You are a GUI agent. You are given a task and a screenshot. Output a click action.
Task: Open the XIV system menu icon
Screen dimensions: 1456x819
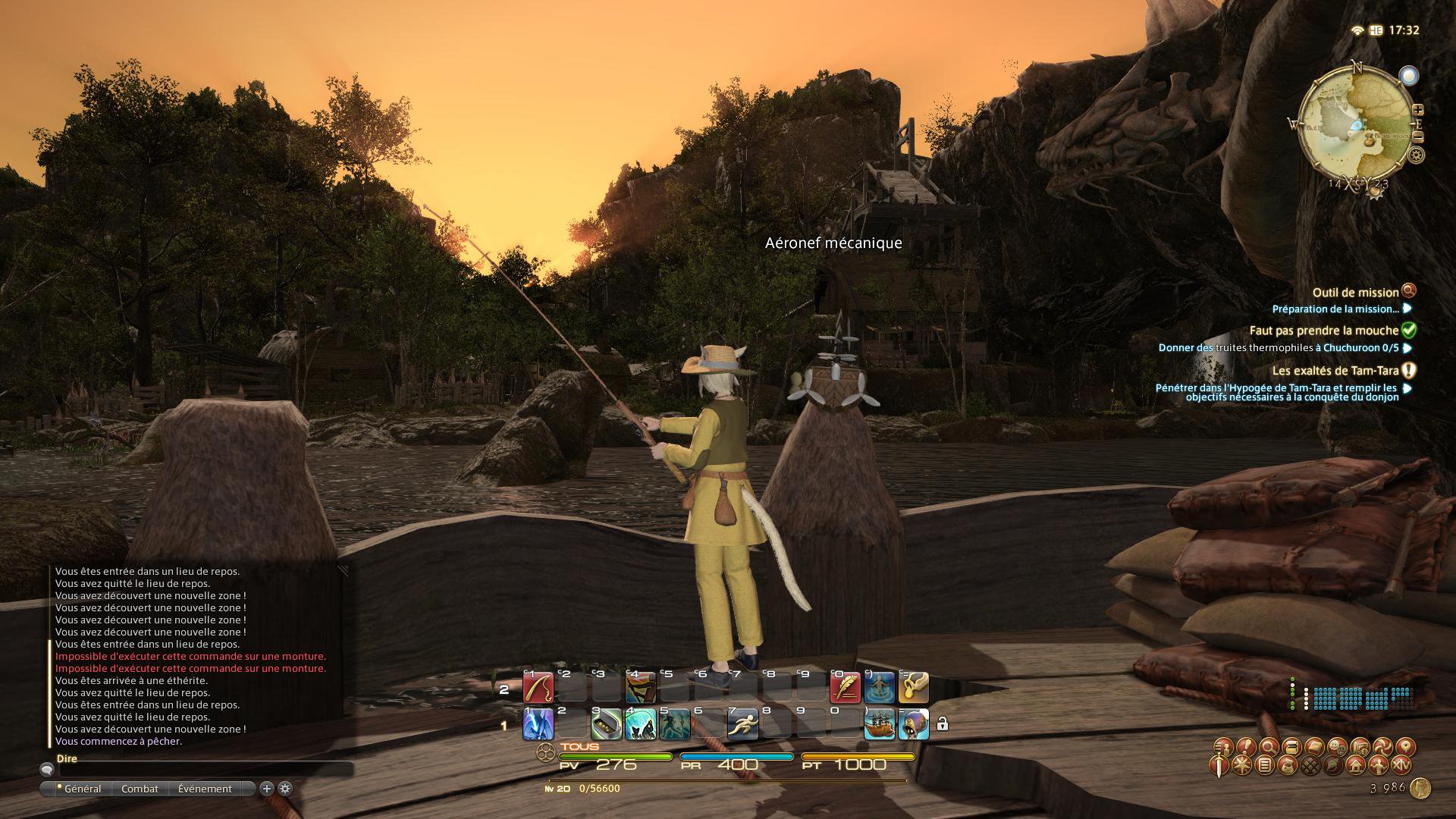coord(1404,766)
